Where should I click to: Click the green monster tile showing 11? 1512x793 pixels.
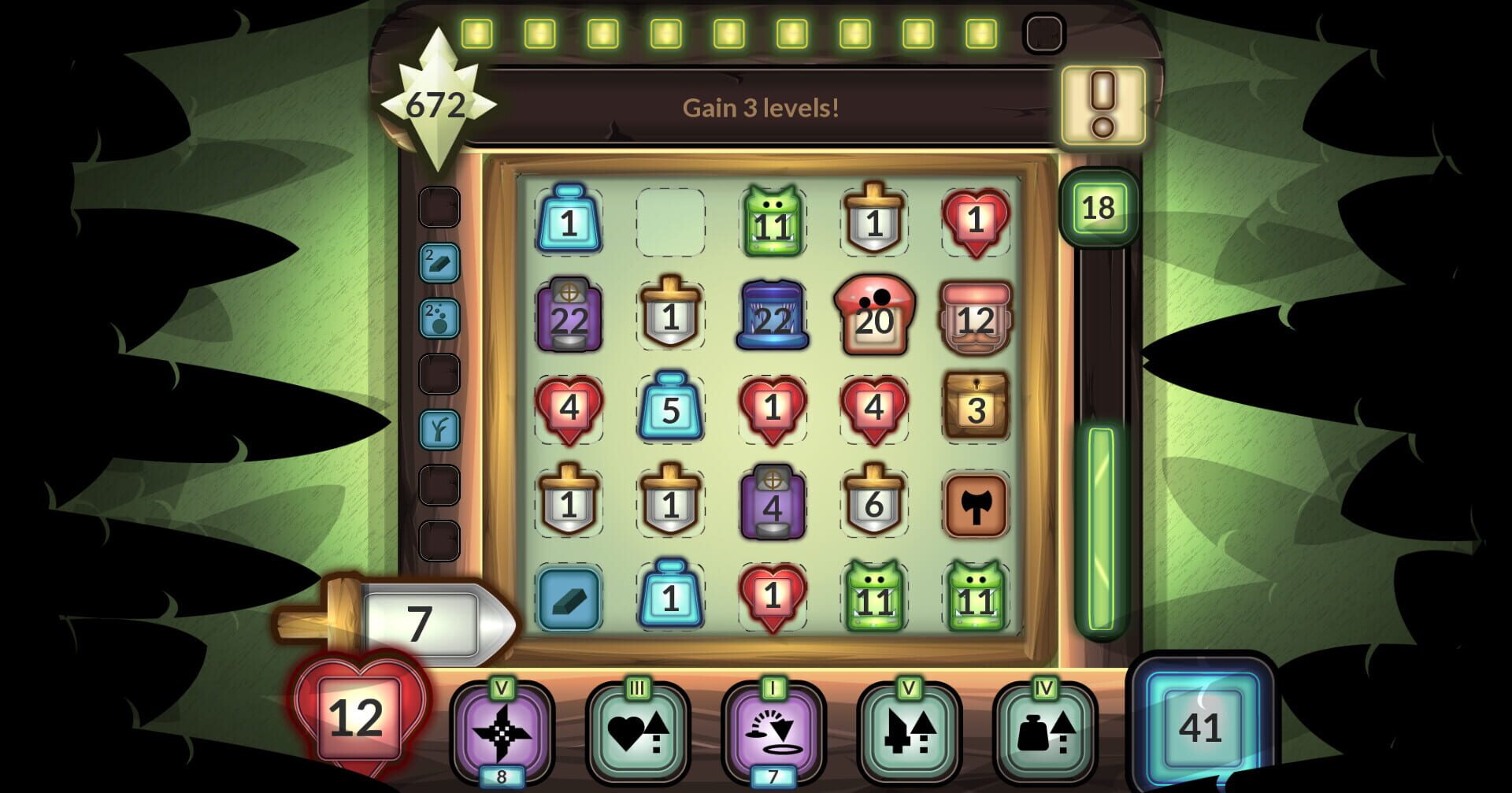[x=774, y=223]
